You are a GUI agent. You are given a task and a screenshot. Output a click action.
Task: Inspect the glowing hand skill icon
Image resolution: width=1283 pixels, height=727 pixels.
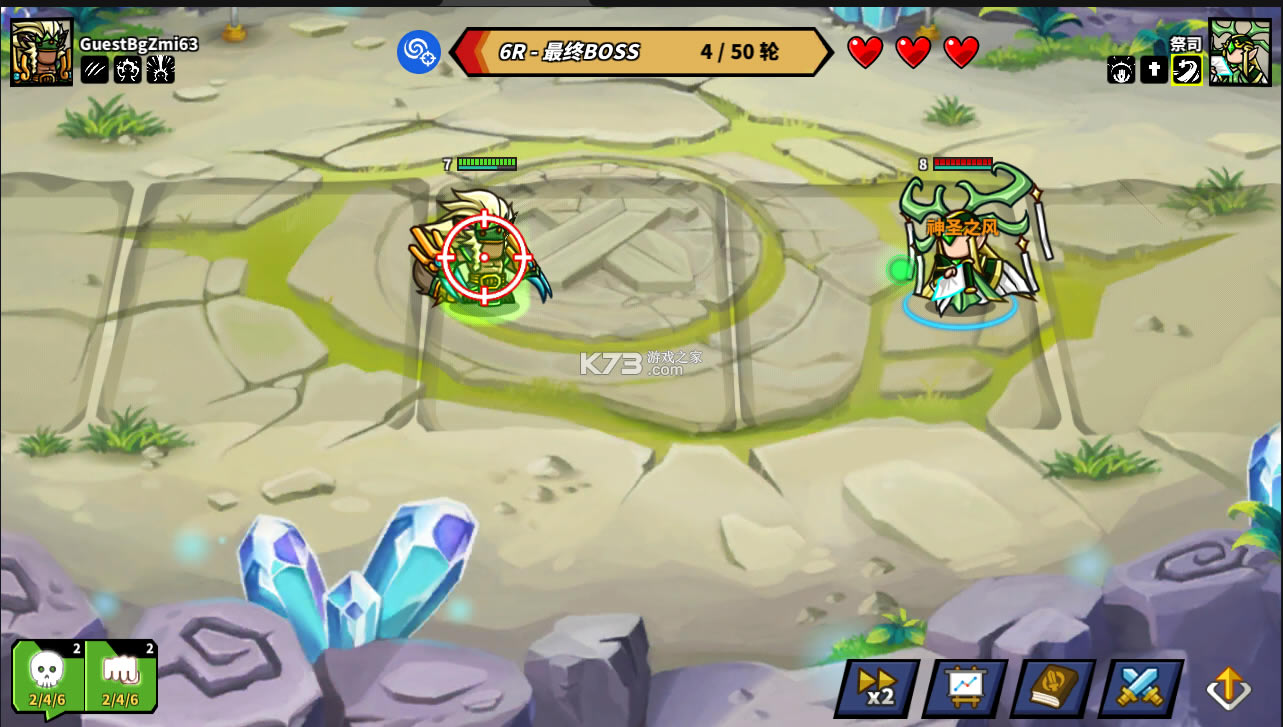click(x=1121, y=70)
